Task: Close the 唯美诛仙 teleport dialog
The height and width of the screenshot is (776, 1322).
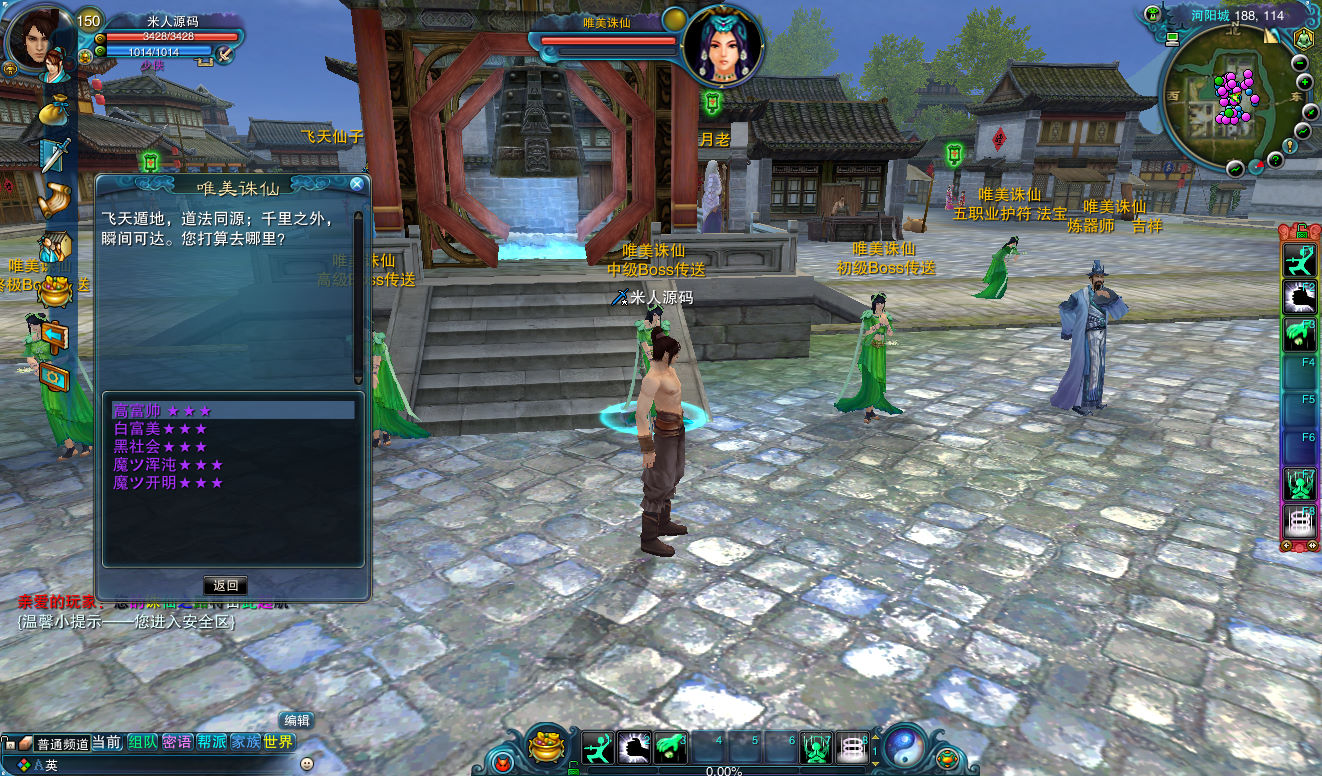Action: (x=356, y=184)
